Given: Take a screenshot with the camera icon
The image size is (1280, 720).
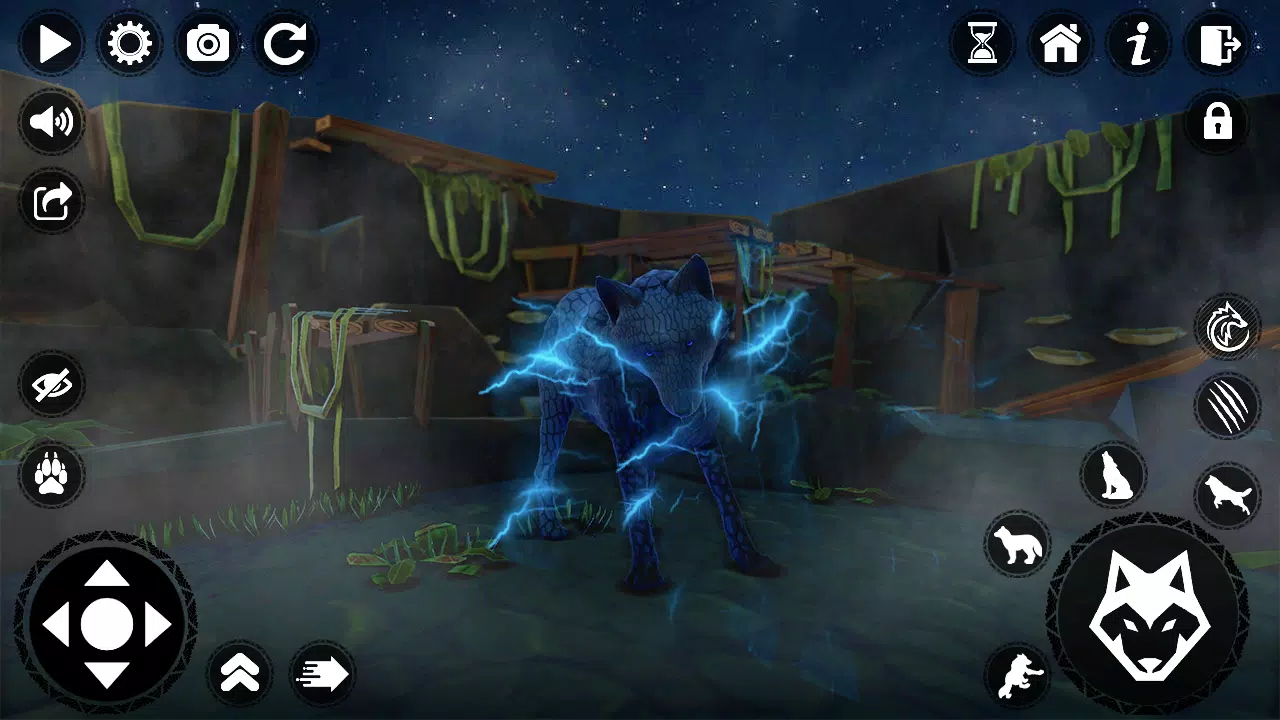Looking at the screenshot, I should [206, 43].
